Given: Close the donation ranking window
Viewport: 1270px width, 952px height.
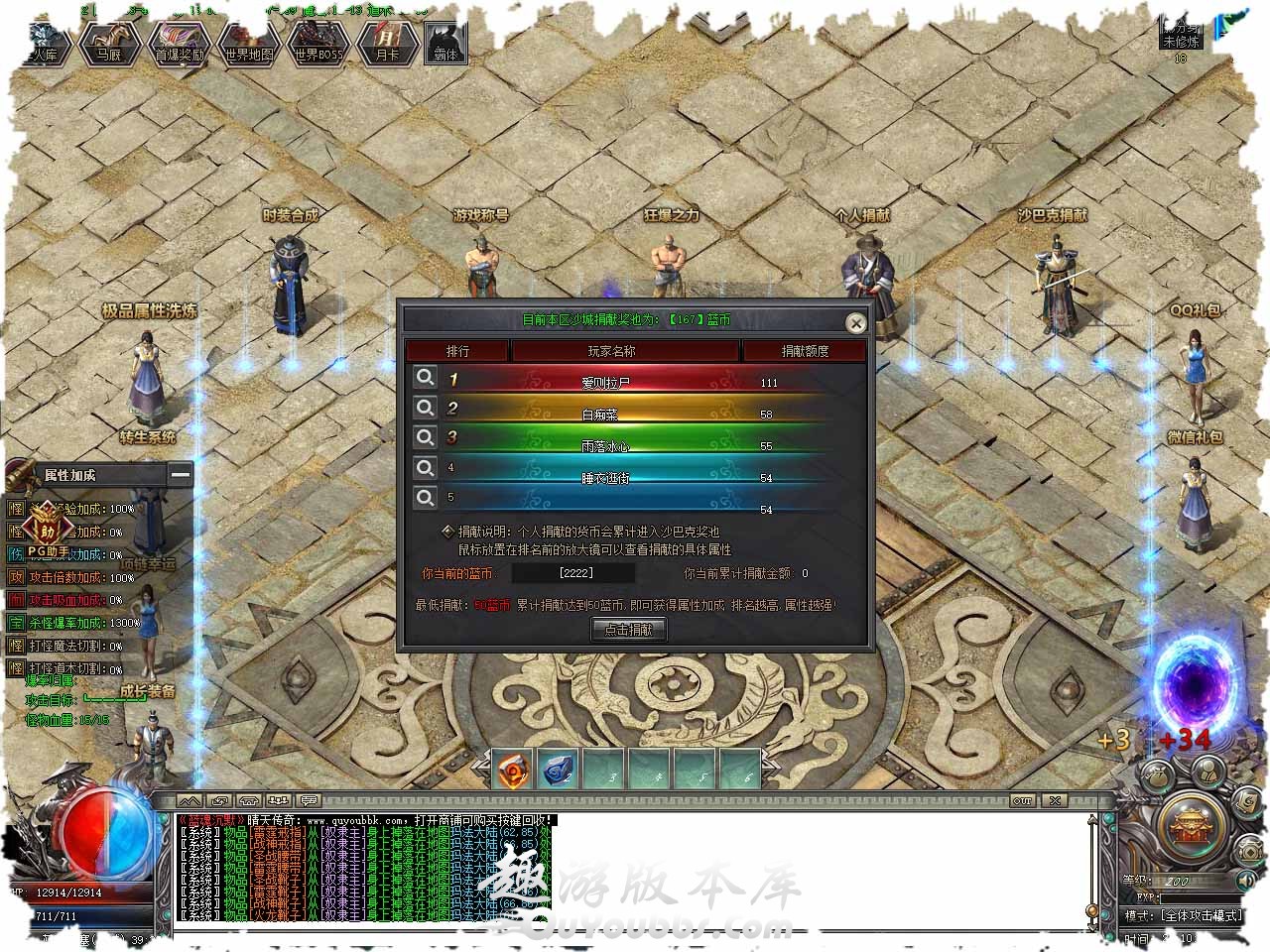Looking at the screenshot, I should pyautogui.click(x=855, y=322).
